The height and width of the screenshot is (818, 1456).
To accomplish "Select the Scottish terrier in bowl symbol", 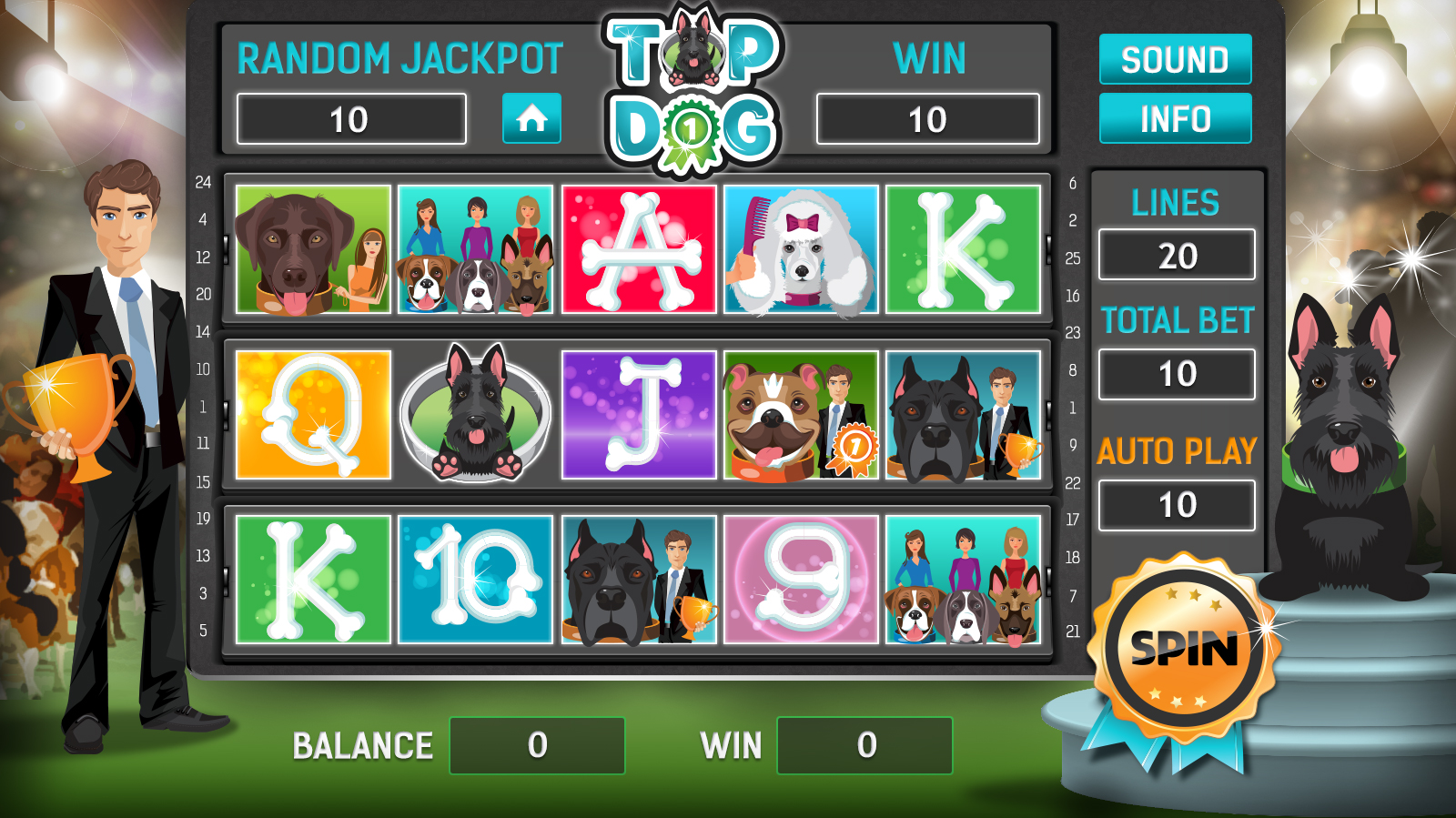I will 477,412.
